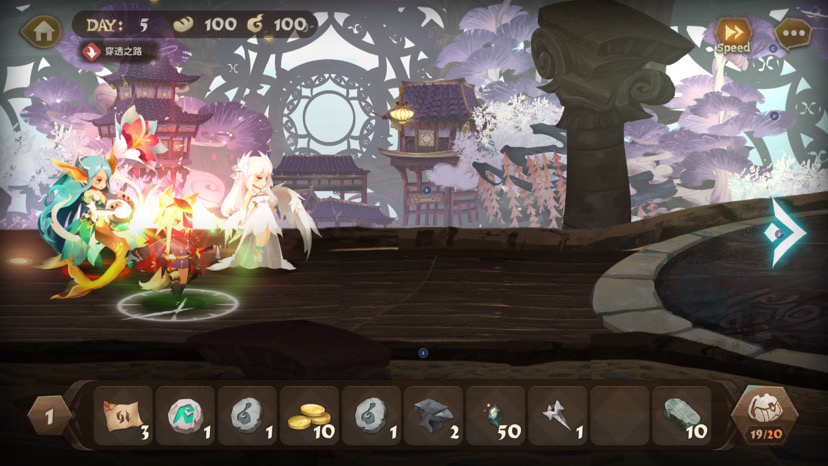The height and width of the screenshot is (466, 828).
Task: Open the 穿透之路 quest tag
Action: click(119, 52)
